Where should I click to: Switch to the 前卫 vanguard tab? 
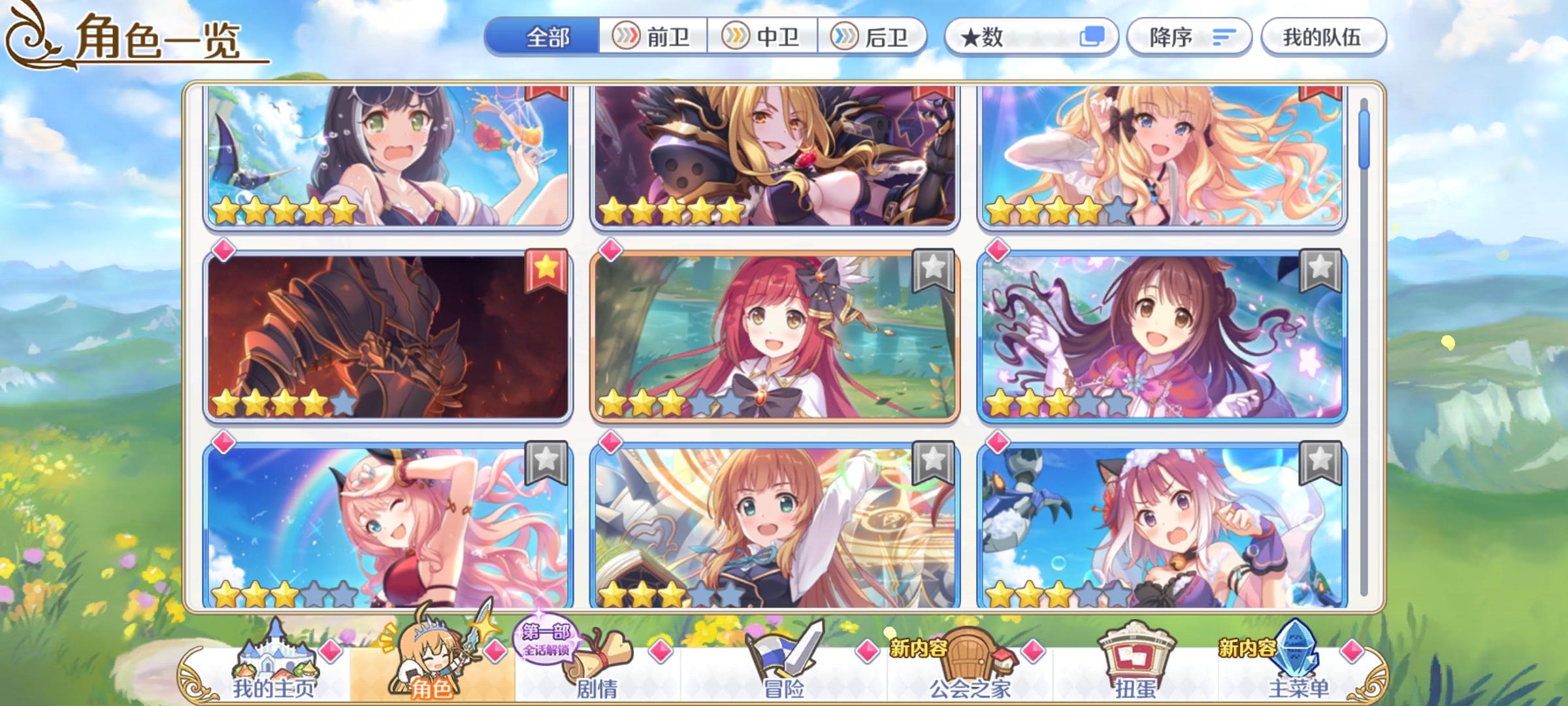pos(653,37)
